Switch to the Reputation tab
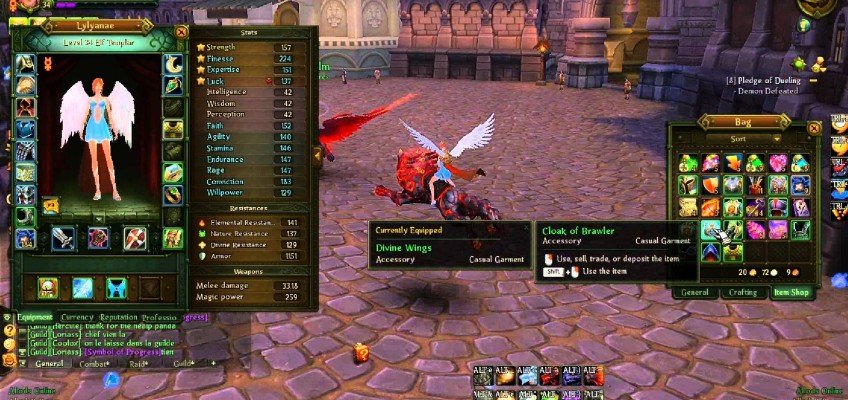Screen dimensions: 848x400 click(x=119, y=317)
